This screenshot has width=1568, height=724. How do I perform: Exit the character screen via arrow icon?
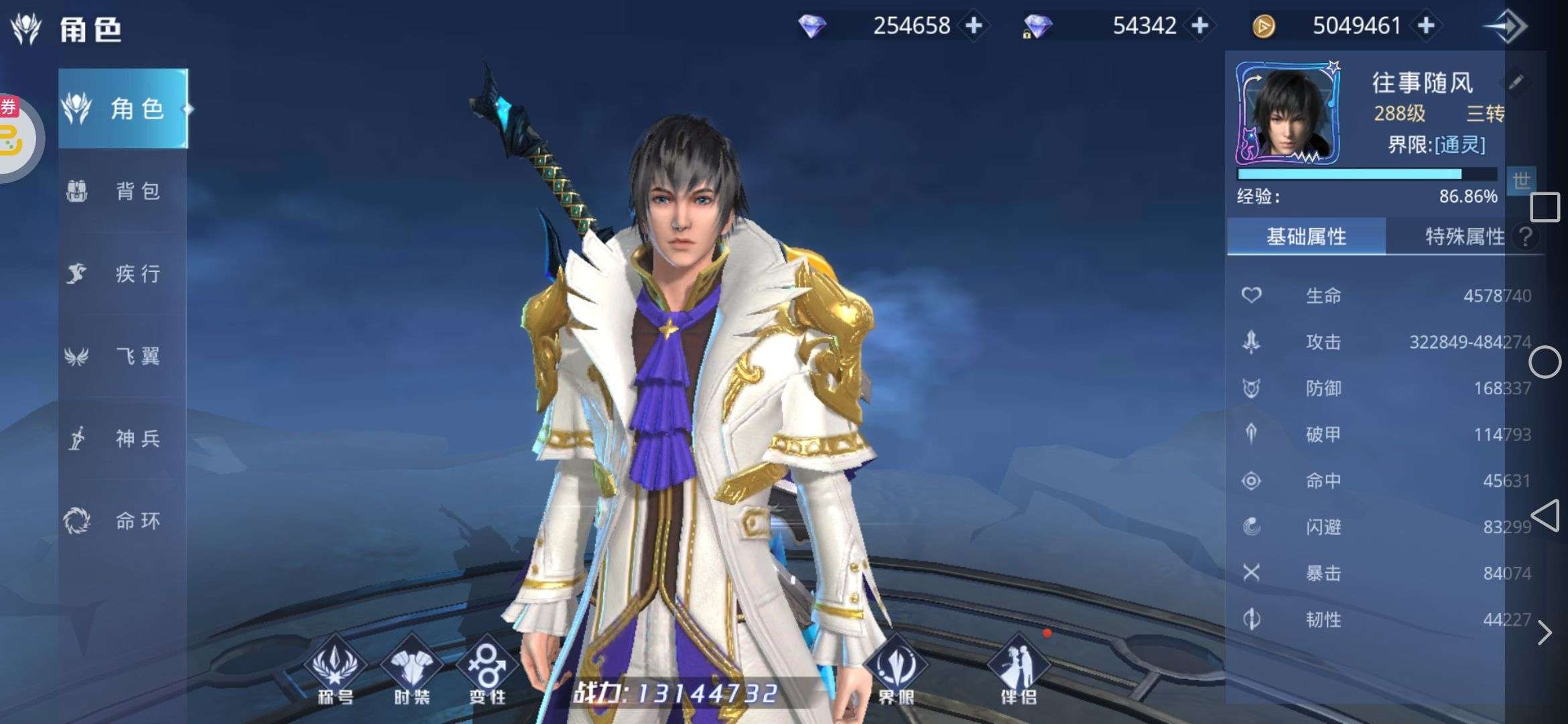(1506, 27)
